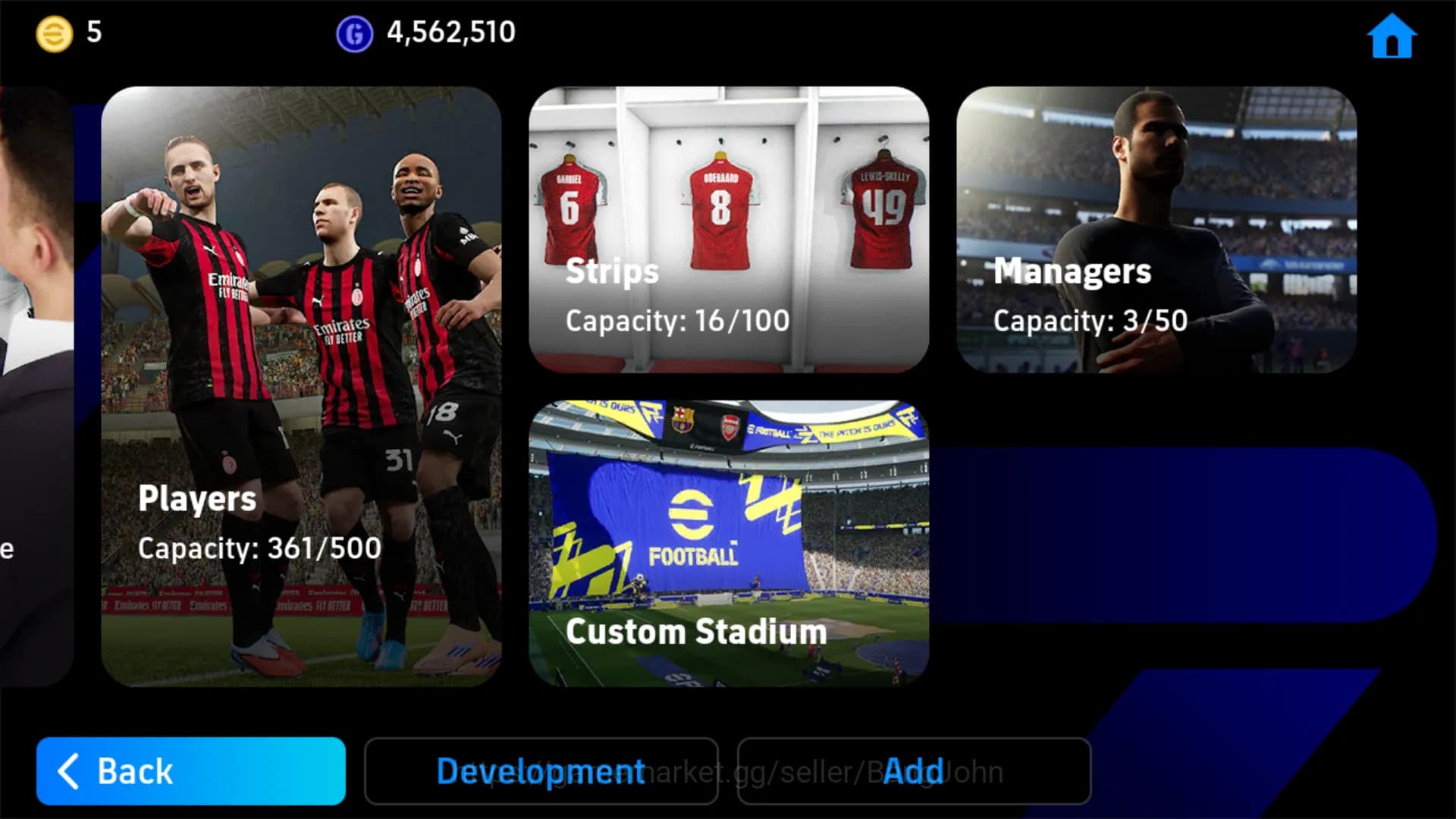Open the Custom Stadium card

(728, 538)
